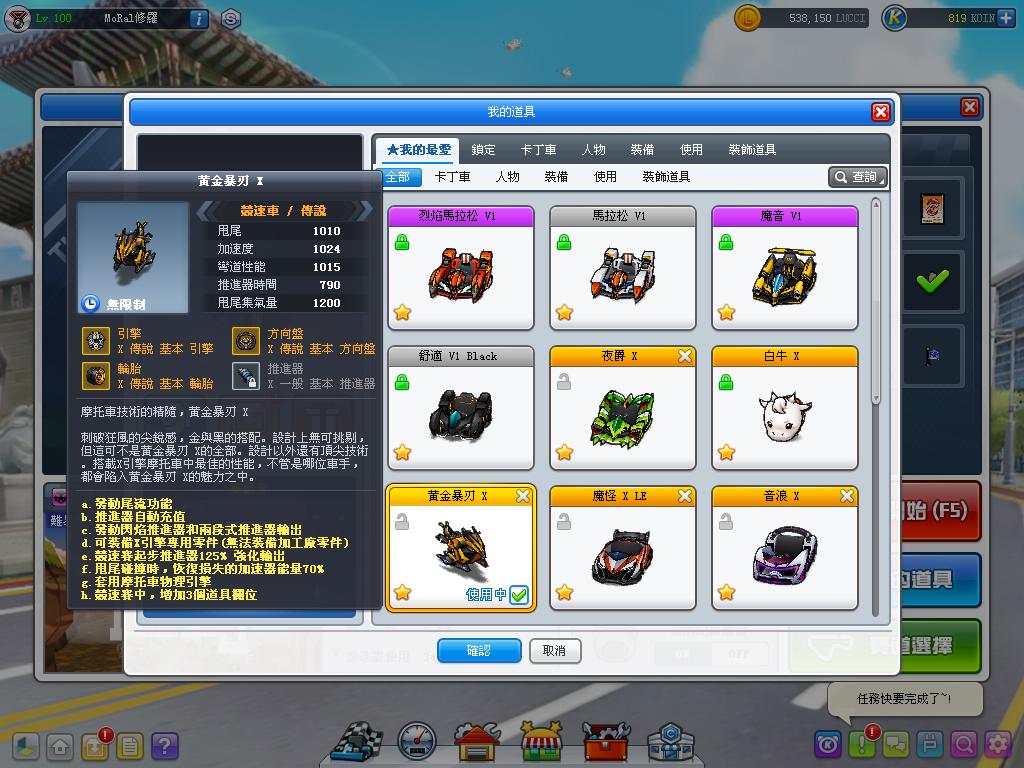Click the player info button beside MoRal修羅
Screen dimensions: 1024x768
[x=198, y=18]
